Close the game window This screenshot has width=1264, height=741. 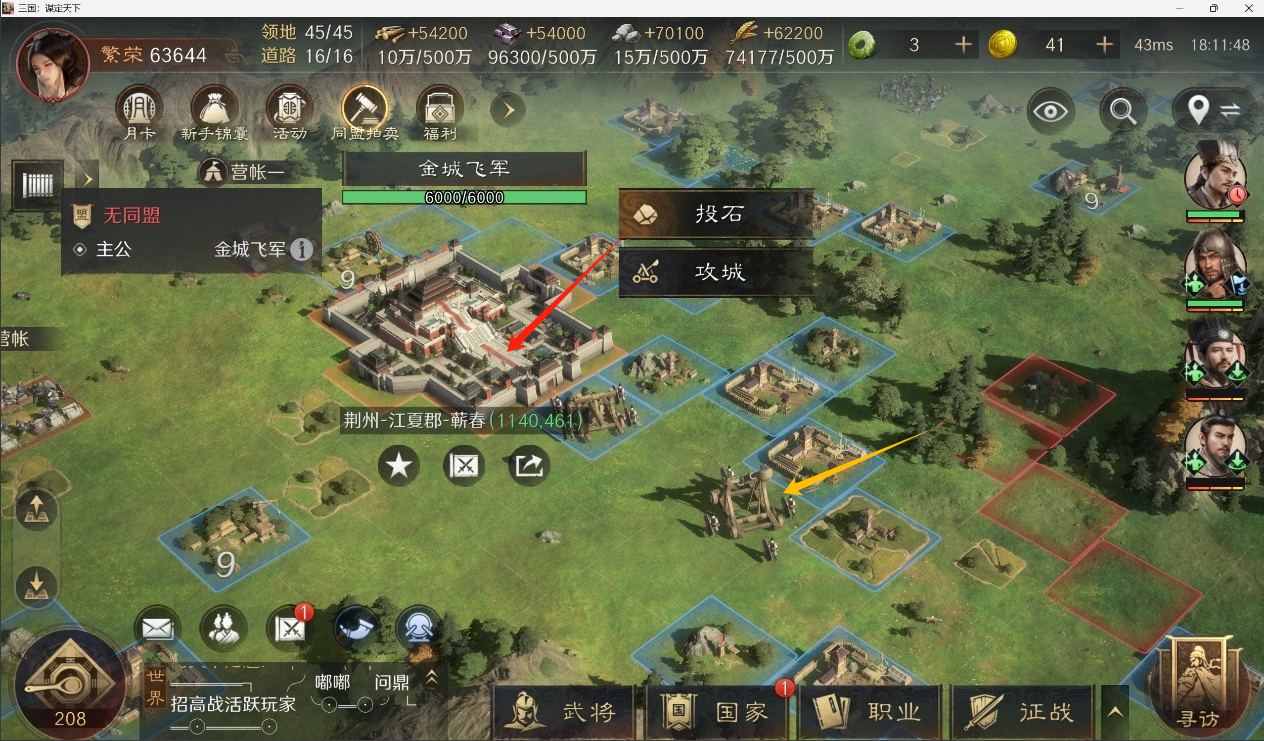coord(1247,8)
